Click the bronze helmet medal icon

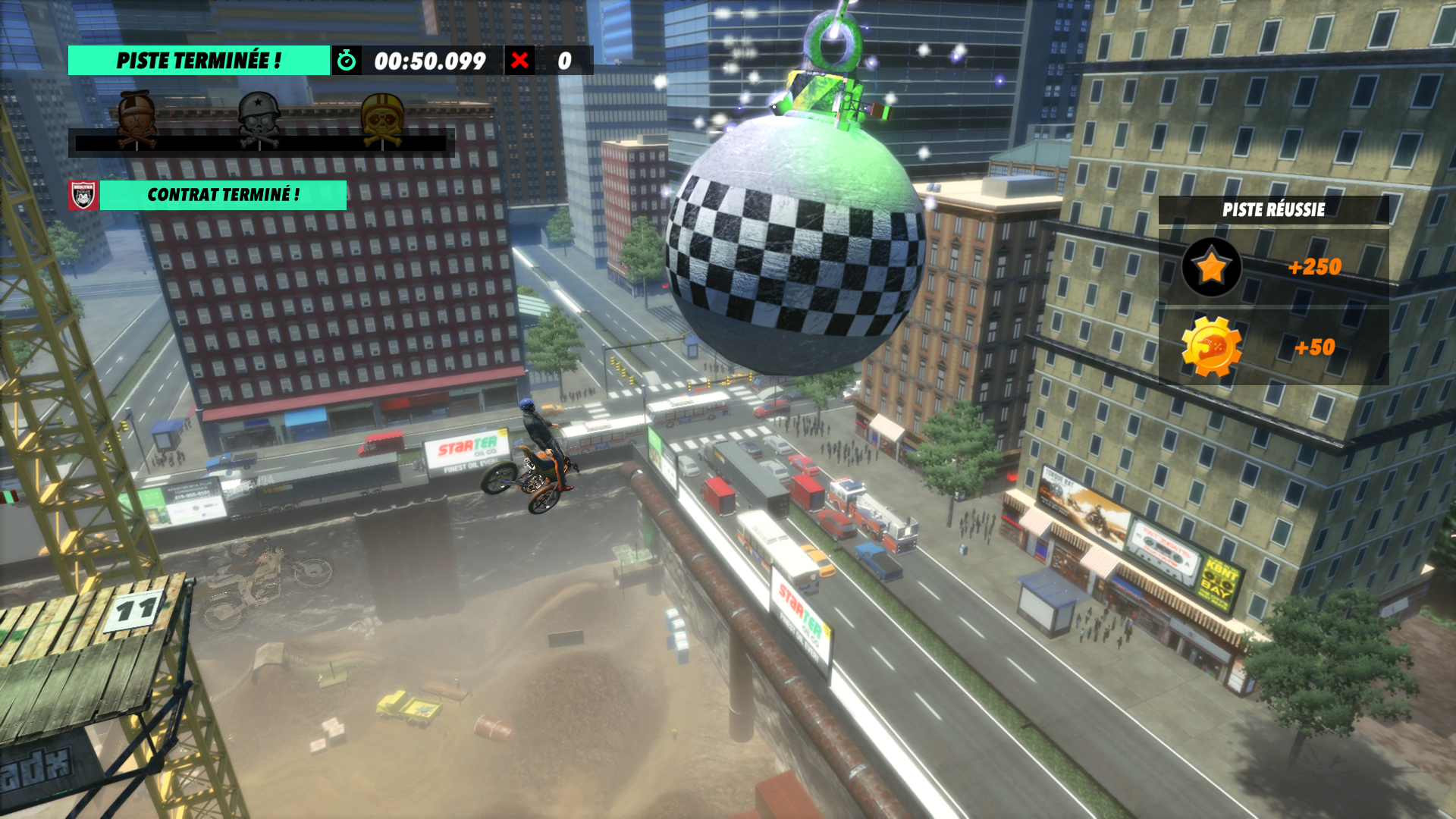(137, 119)
